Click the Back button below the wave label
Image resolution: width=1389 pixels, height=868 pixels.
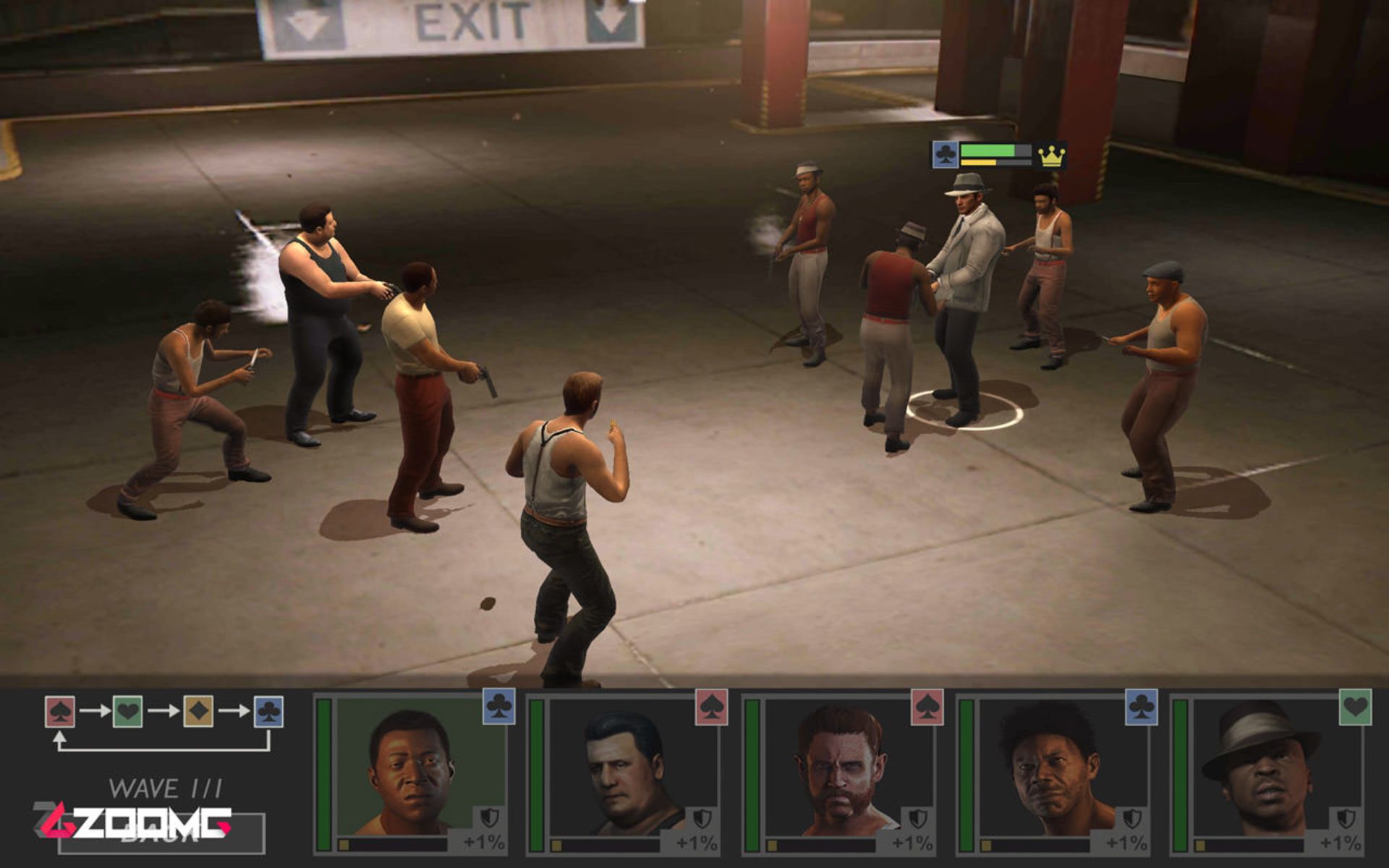click(x=161, y=834)
